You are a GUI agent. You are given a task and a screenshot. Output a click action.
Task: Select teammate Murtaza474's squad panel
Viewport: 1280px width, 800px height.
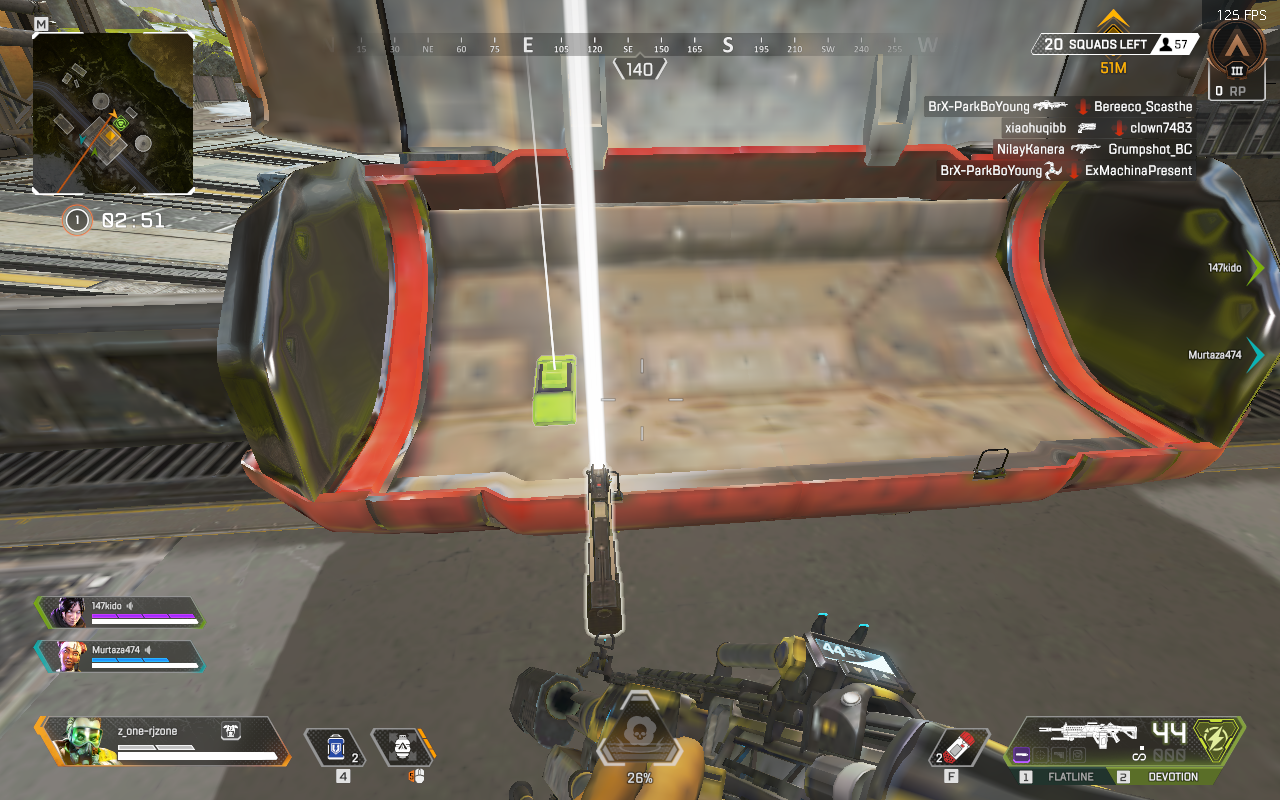[120, 656]
